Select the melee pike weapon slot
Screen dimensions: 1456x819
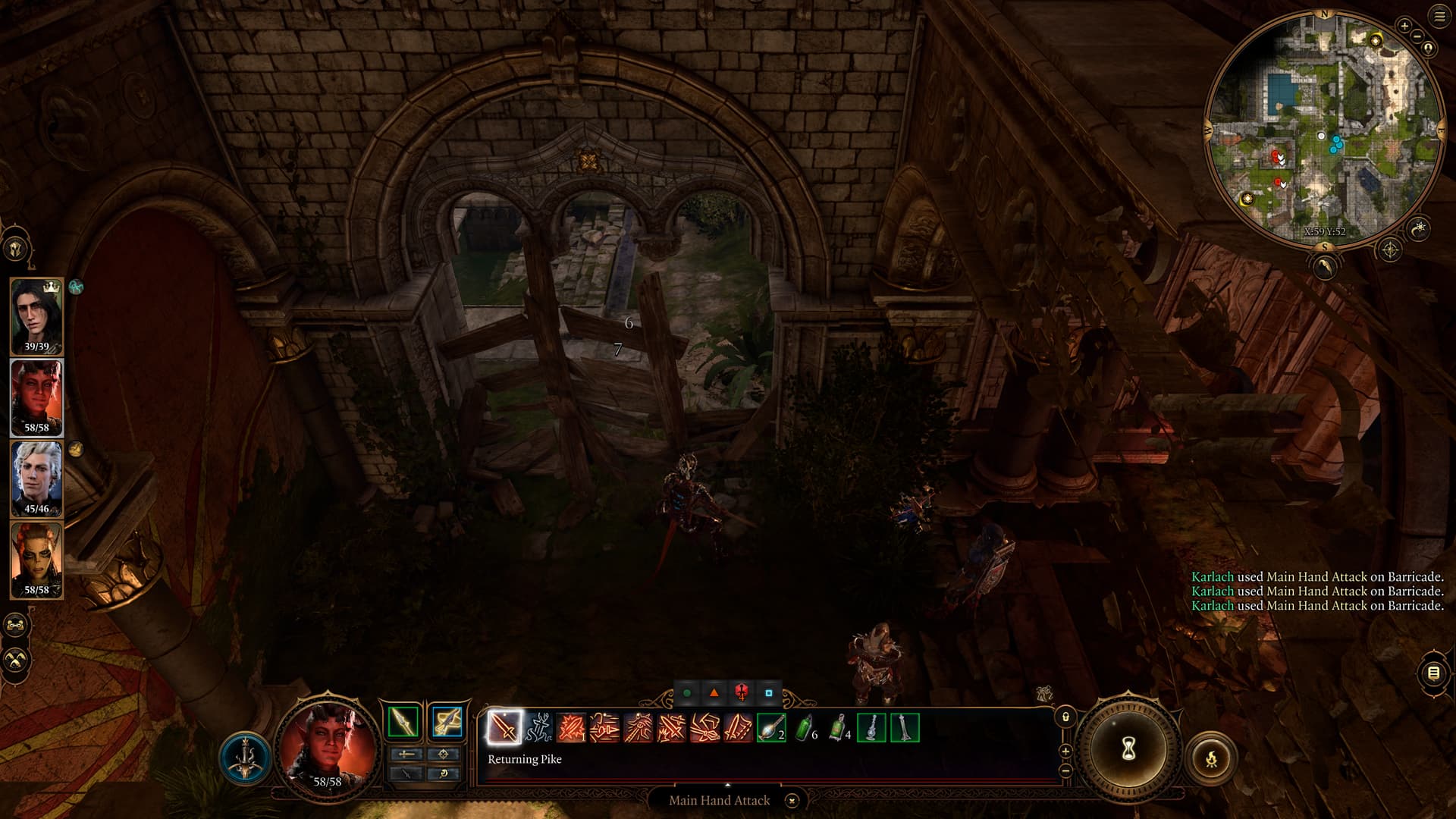[x=403, y=721]
